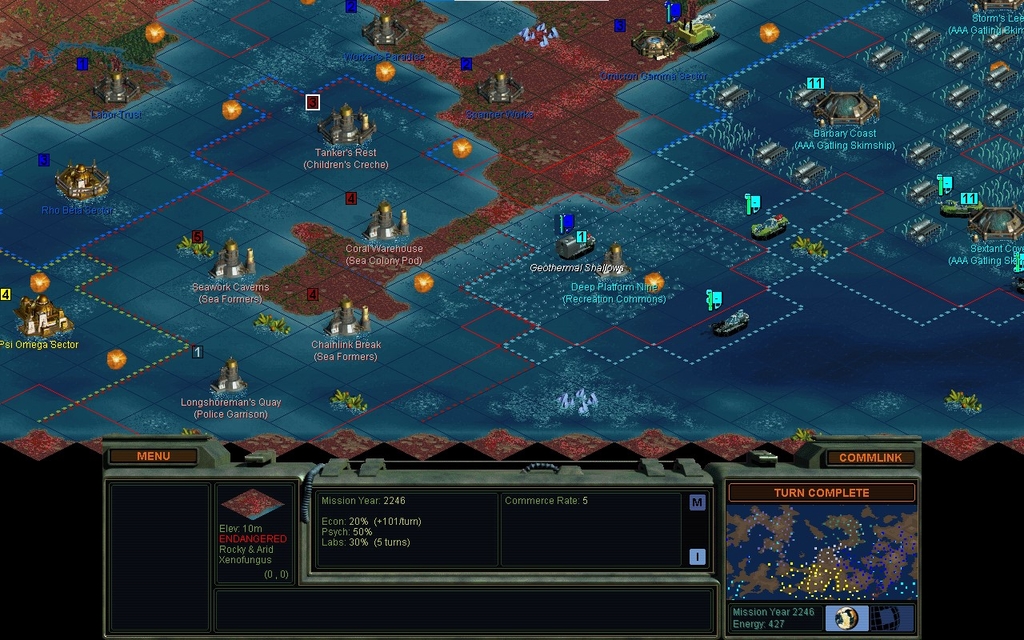Screen dimensions: 1024x640
Task: Open the MENU button
Action: pyautogui.click(x=153, y=456)
